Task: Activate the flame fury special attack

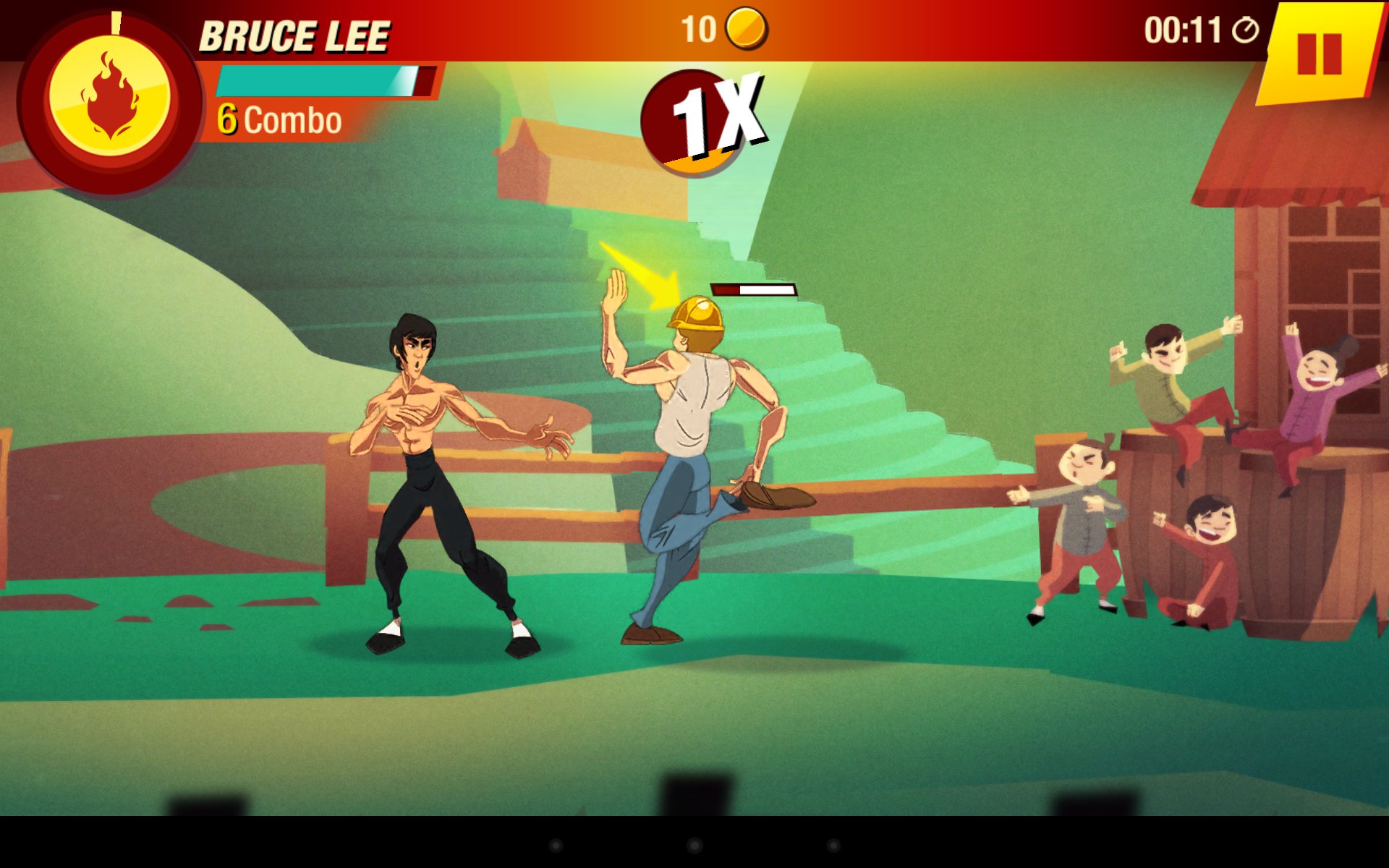Action: [109, 99]
